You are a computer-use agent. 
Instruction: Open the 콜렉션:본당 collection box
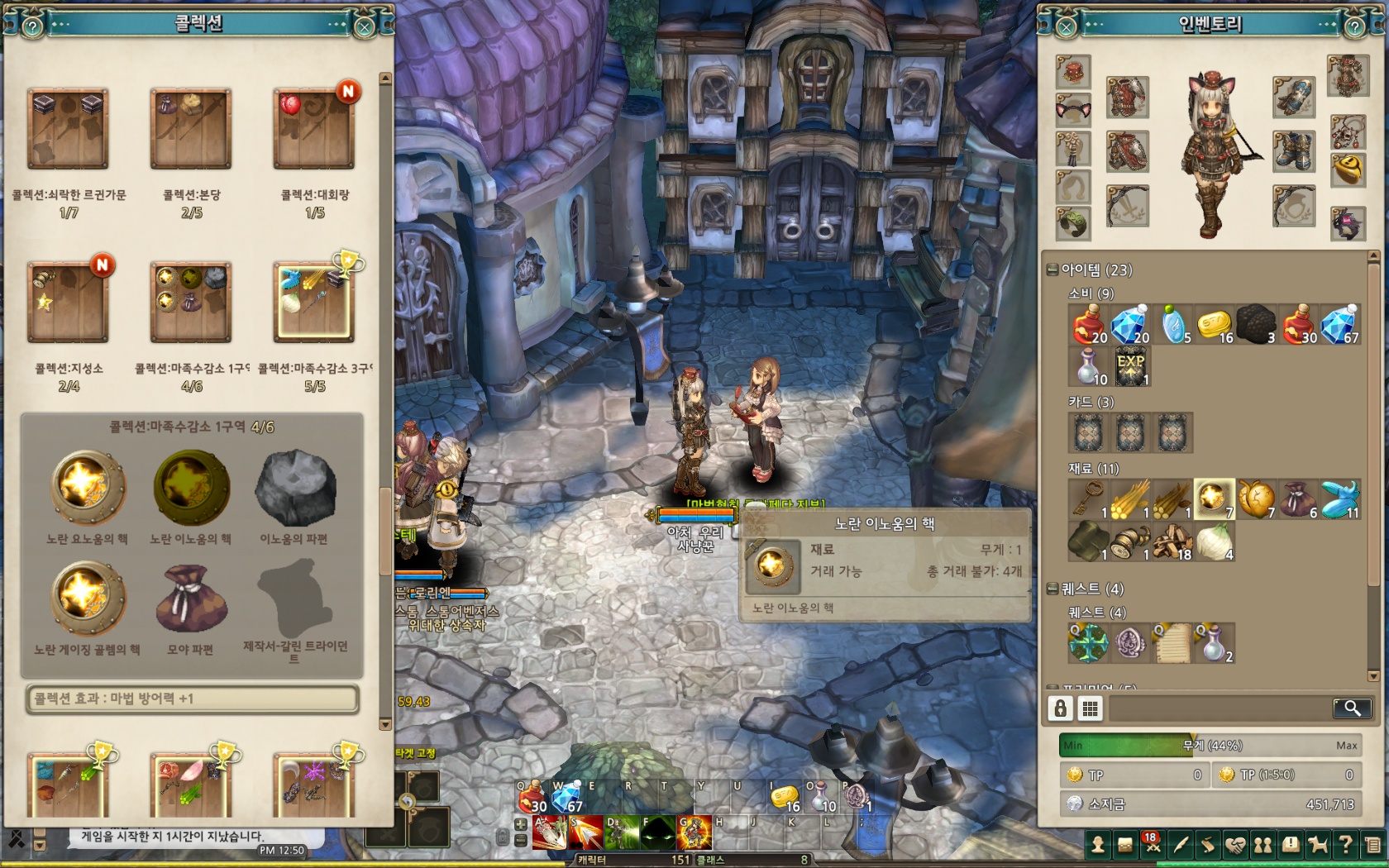point(191,130)
